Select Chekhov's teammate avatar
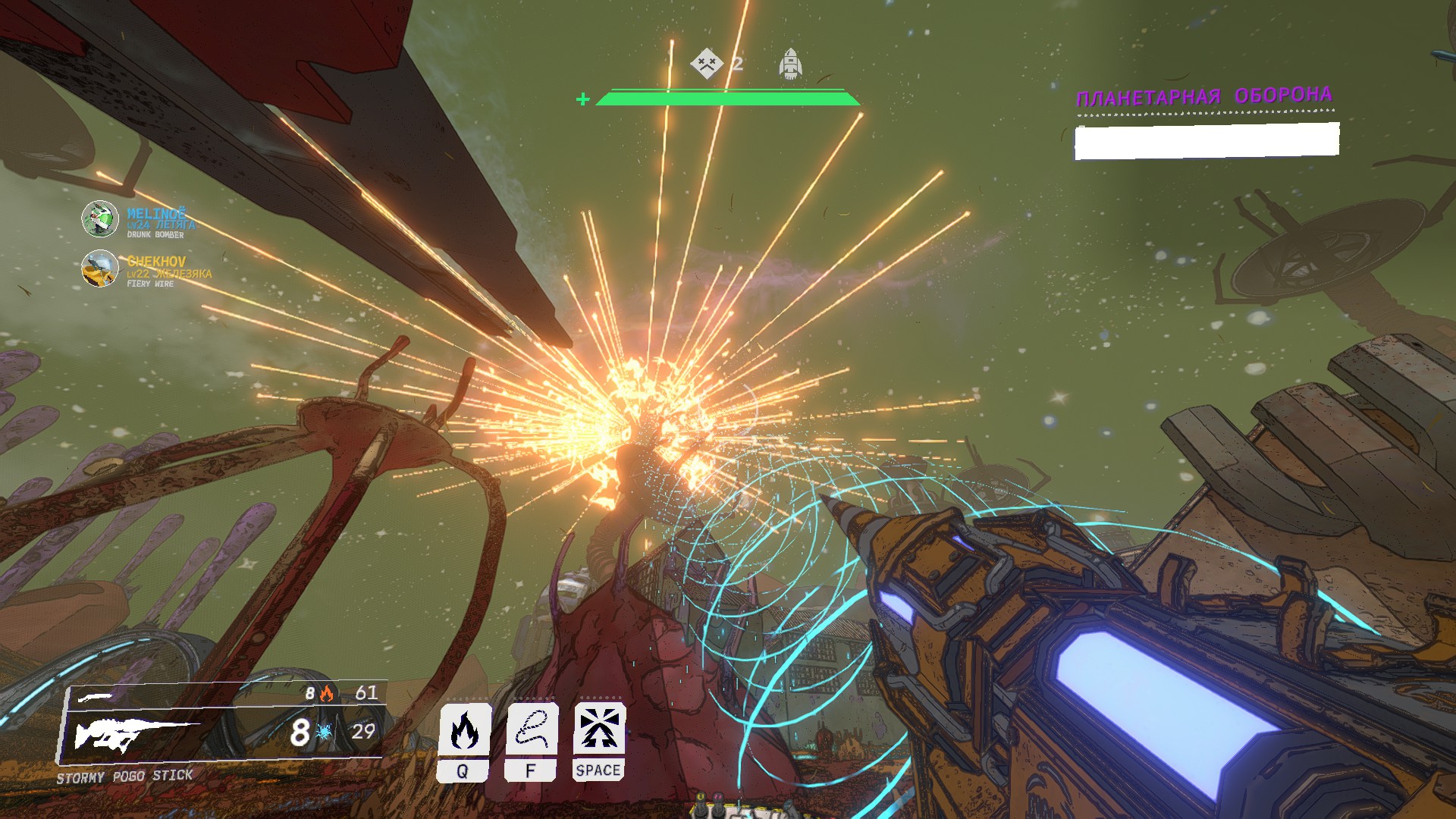Image resolution: width=1456 pixels, height=819 pixels. (x=99, y=268)
